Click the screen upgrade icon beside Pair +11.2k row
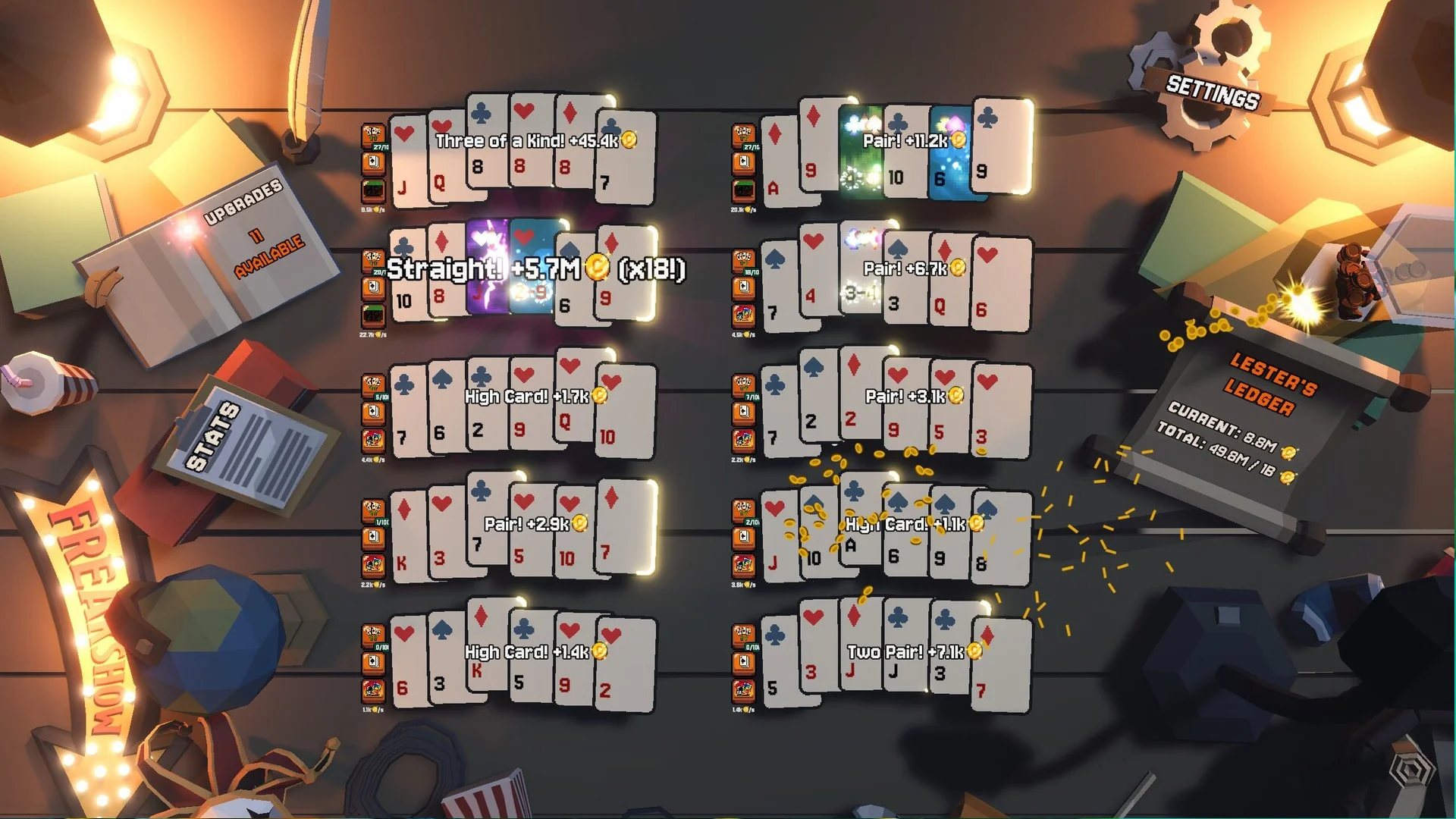This screenshot has height=819, width=1456. 745,190
